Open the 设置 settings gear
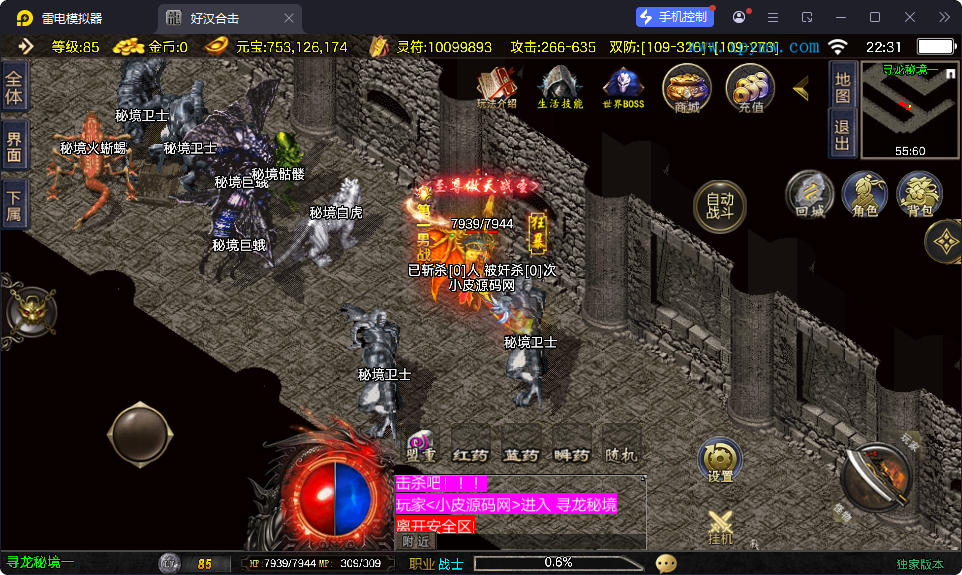This screenshot has width=962, height=575. point(720,461)
